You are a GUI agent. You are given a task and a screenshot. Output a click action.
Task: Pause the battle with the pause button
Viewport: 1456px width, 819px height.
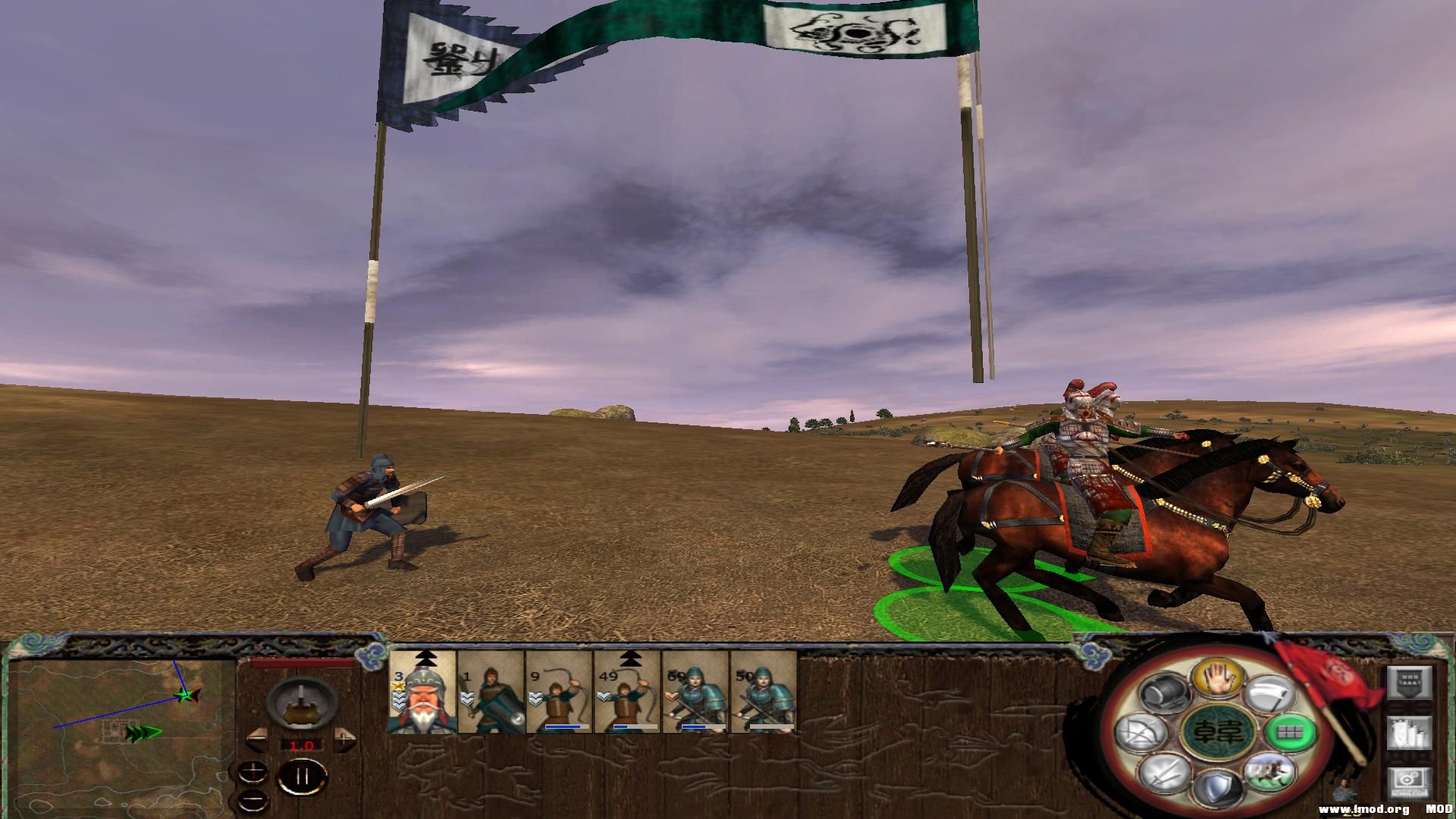tap(302, 777)
